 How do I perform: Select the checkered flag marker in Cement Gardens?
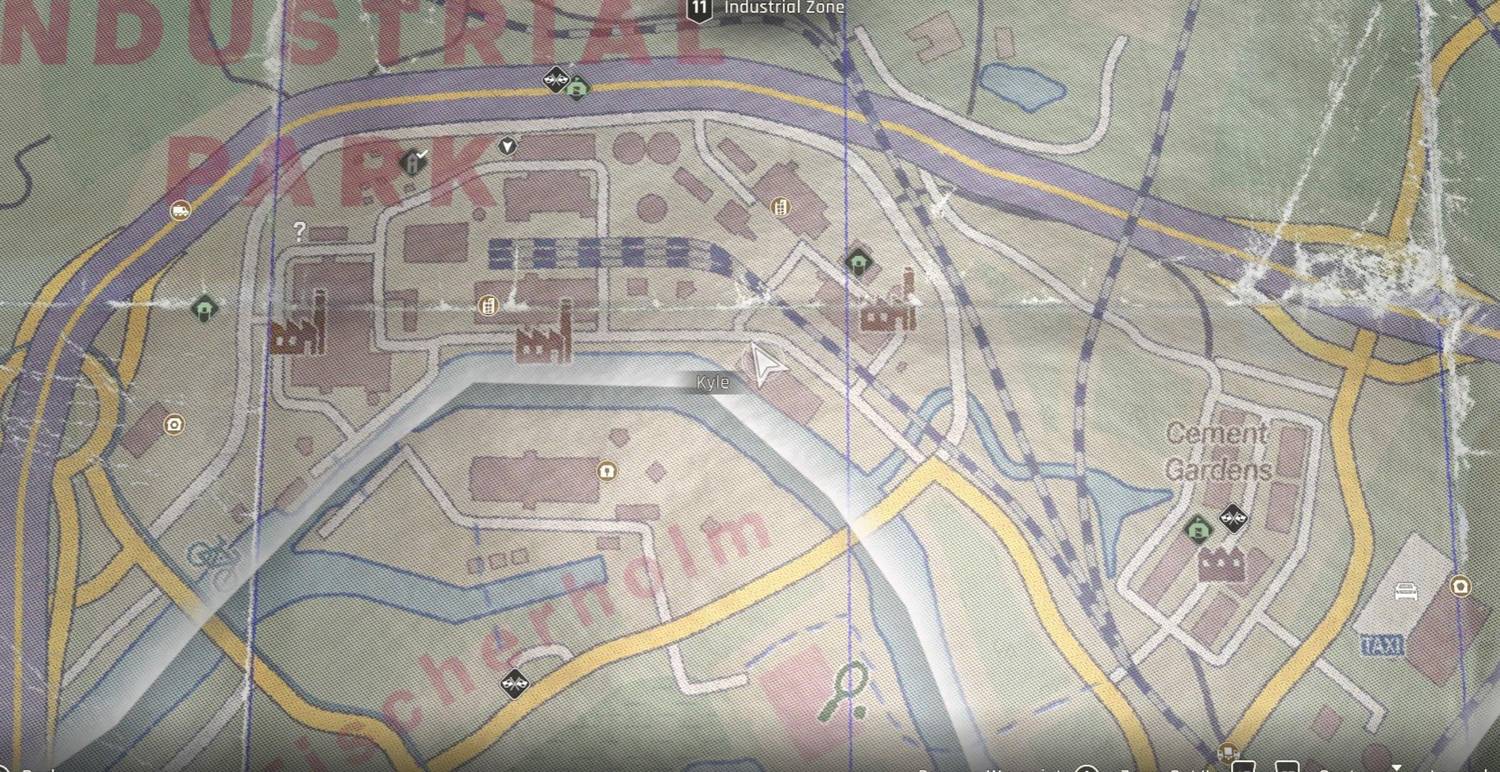(x=1233, y=518)
